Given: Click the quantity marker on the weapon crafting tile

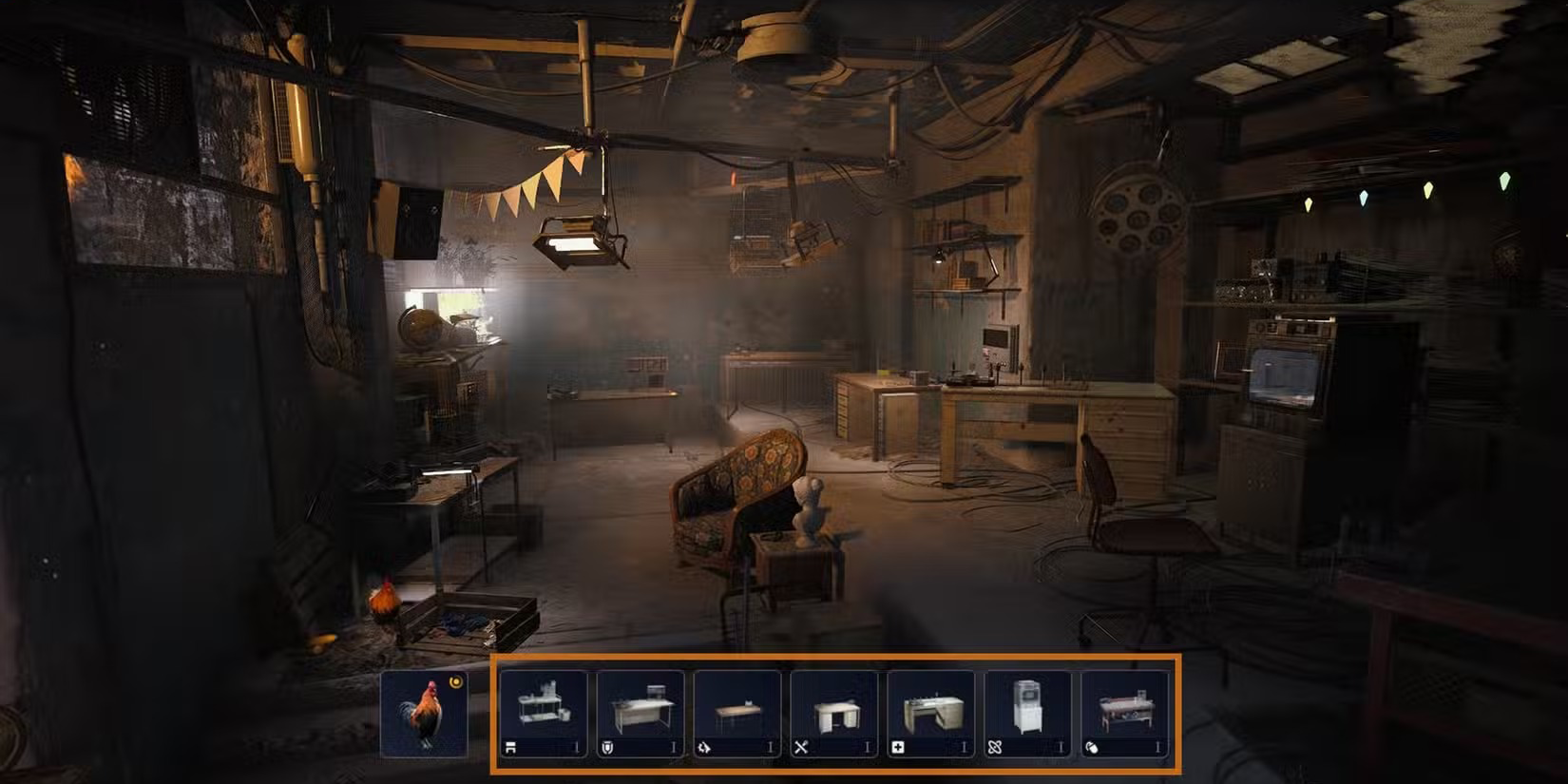Looking at the screenshot, I should [866, 746].
